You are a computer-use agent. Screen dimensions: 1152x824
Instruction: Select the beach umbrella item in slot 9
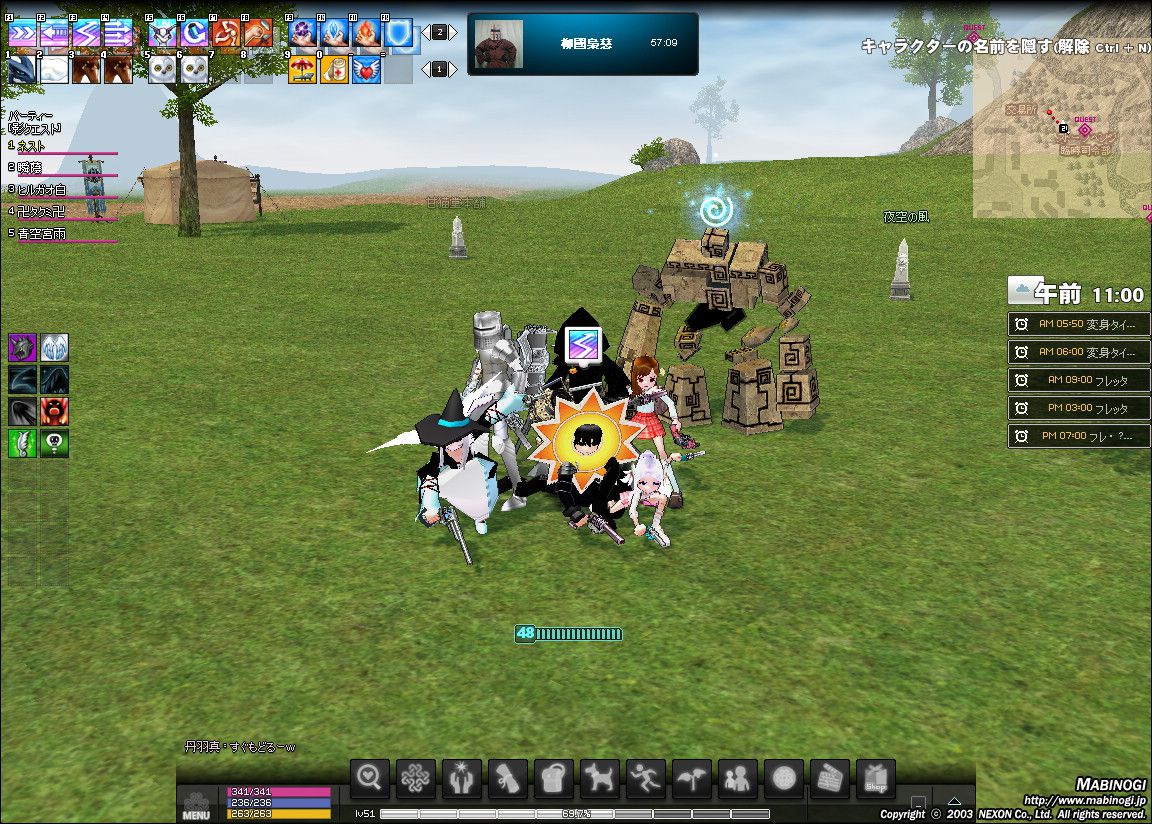(303, 69)
